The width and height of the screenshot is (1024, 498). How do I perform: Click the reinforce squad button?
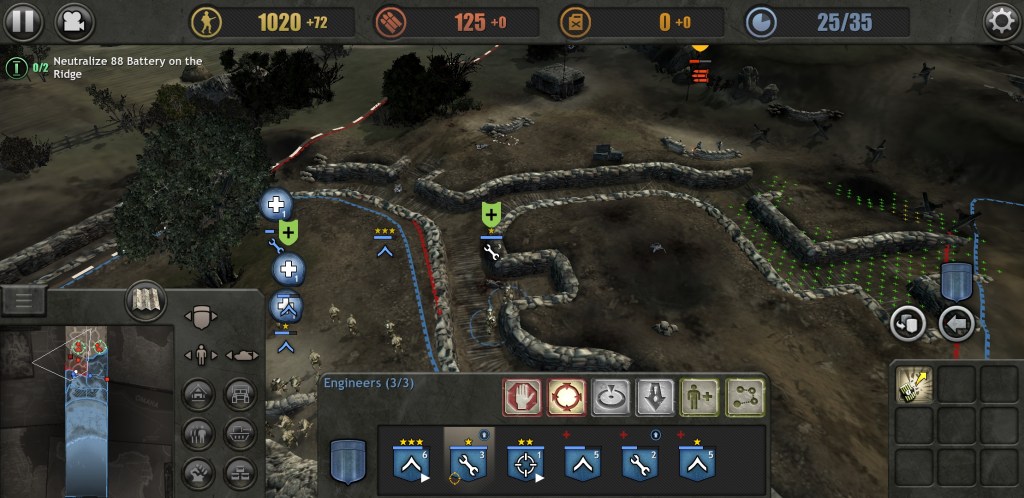click(x=700, y=395)
